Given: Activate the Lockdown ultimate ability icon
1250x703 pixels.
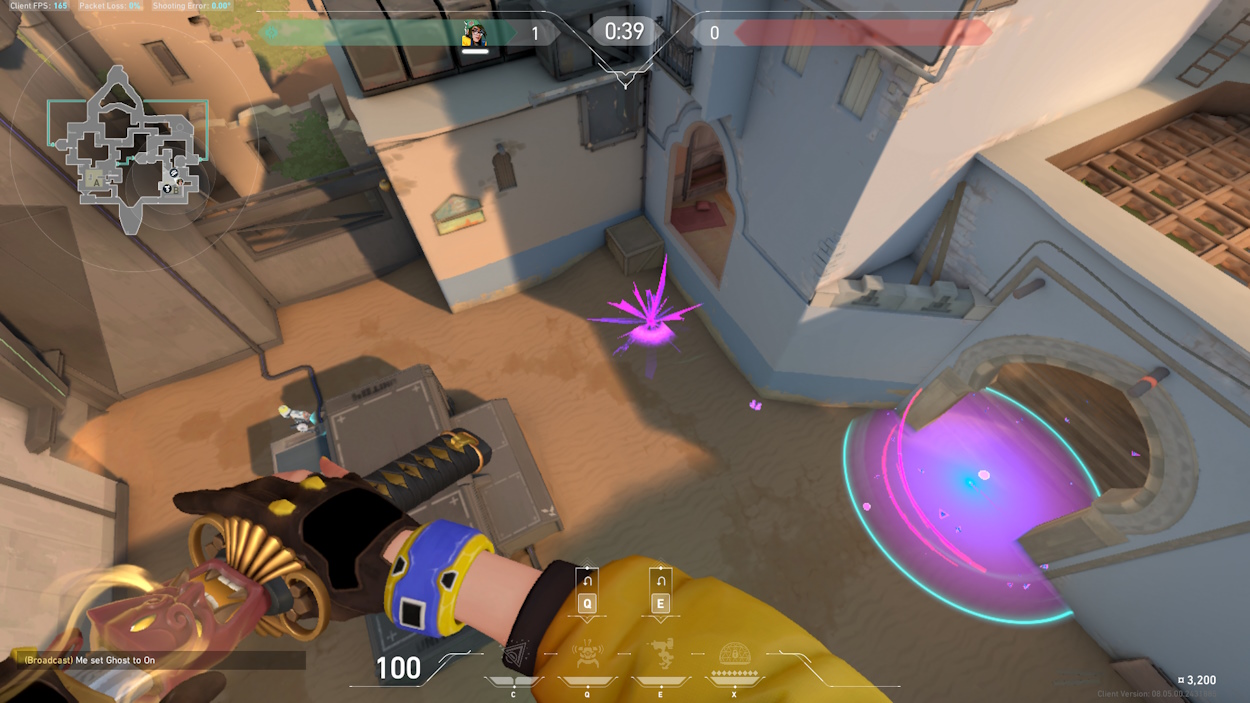Looking at the screenshot, I should point(734,654).
